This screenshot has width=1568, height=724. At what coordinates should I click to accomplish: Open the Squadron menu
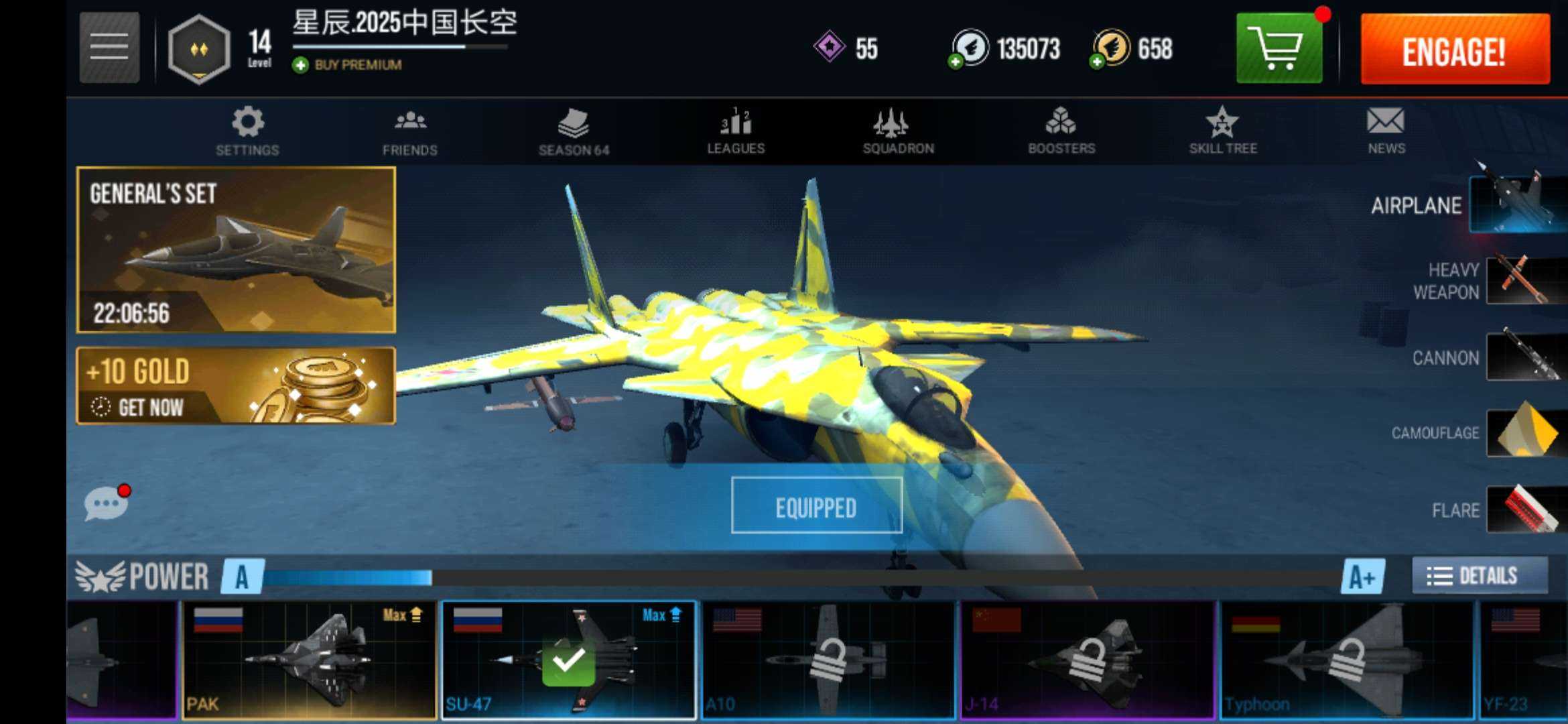898,131
